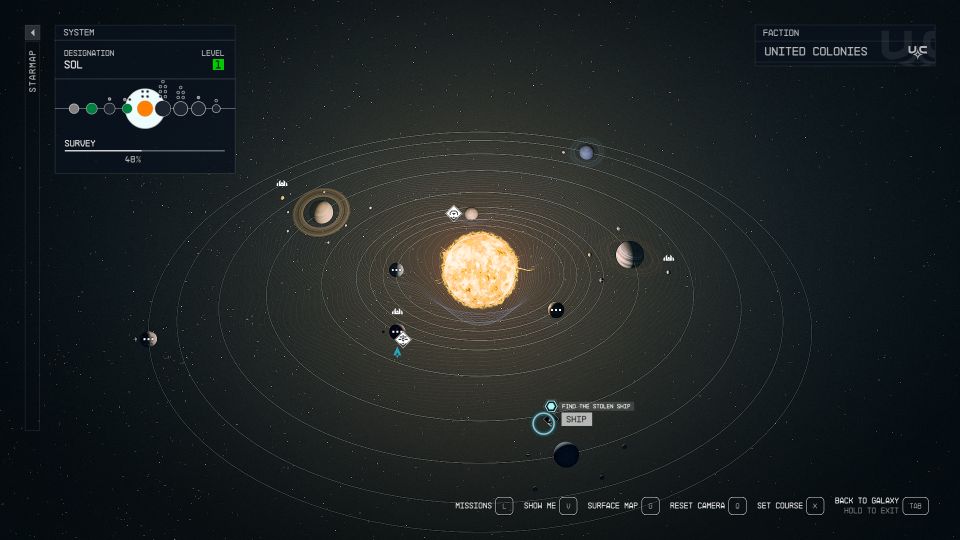Select the Sun at the system center
Image resolution: width=960 pixels, height=540 pixels.
click(x=480, y=269)
